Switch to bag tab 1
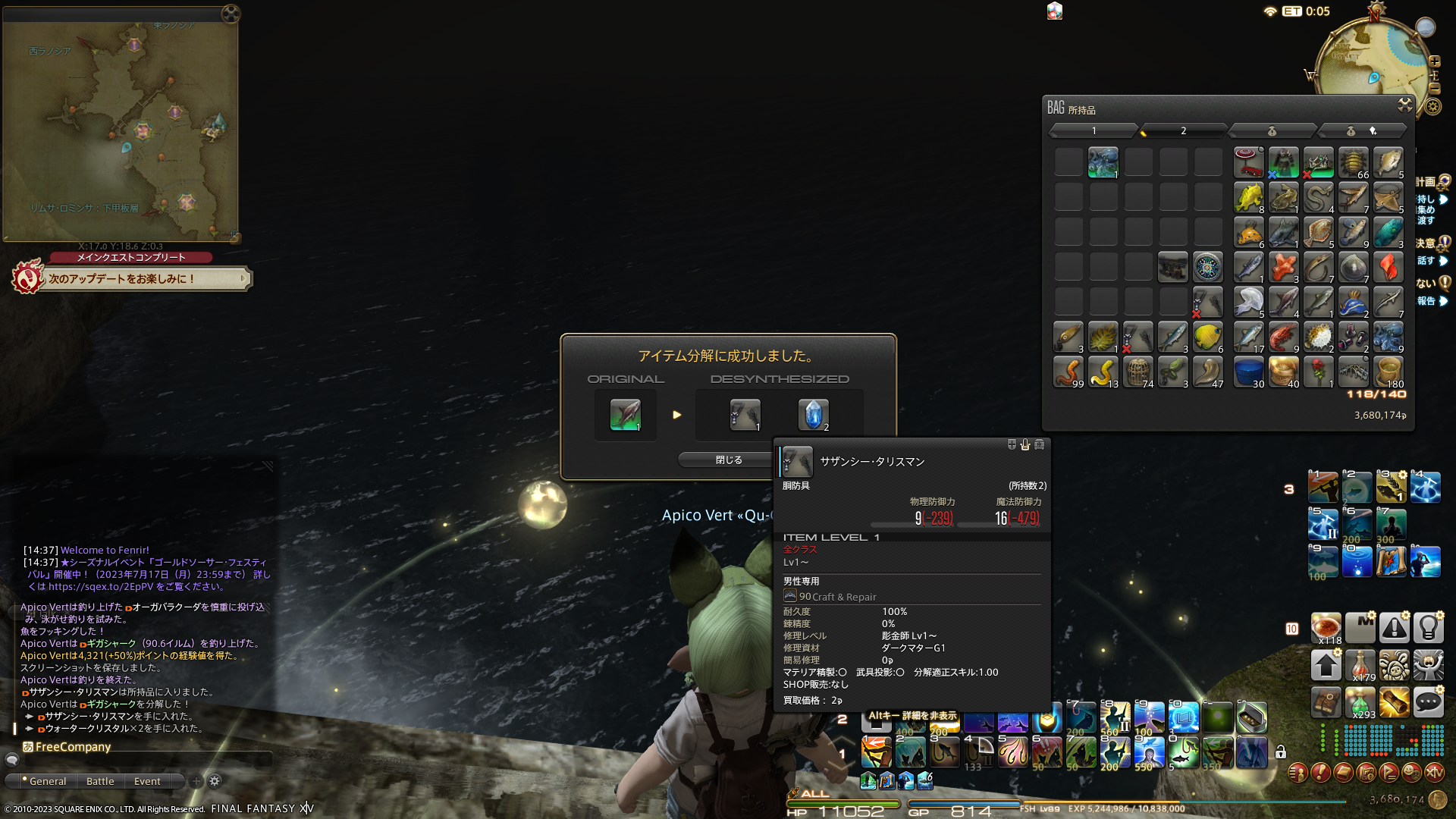The width and height of the screenshot is (1456, 819). (1094, 131)
